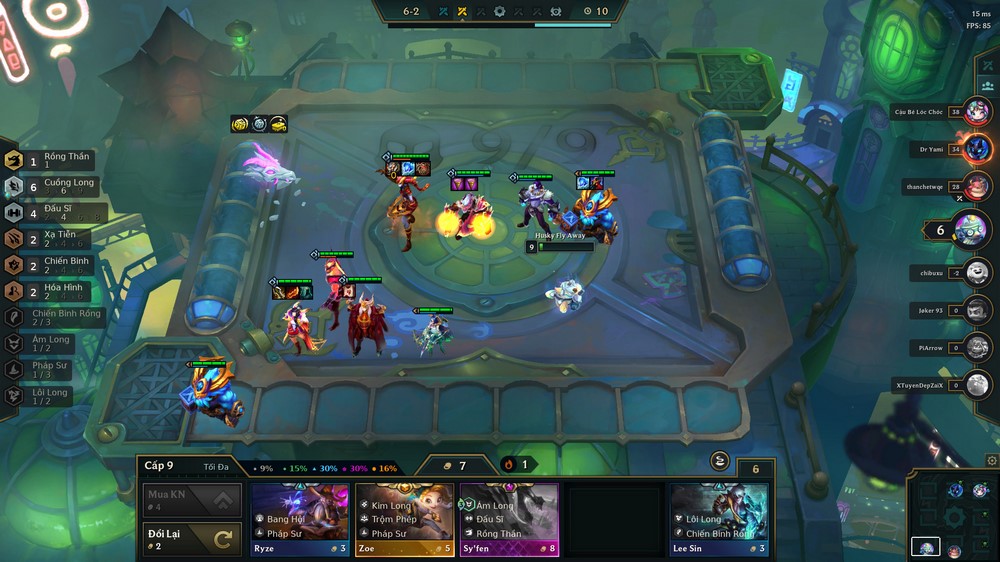Click the XTuyenDepZaiX player portrait
Image resolution: width=1000 pixels, height=562 pixels.
pyautogui.click(x=977, y=385)
